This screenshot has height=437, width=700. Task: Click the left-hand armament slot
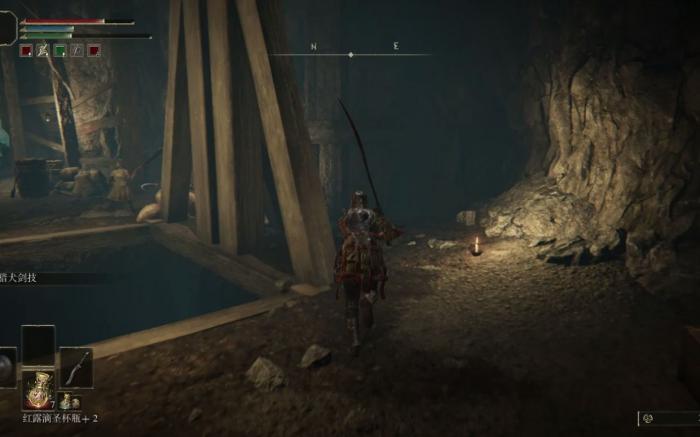pyautogui.click(x=6, y=367)
